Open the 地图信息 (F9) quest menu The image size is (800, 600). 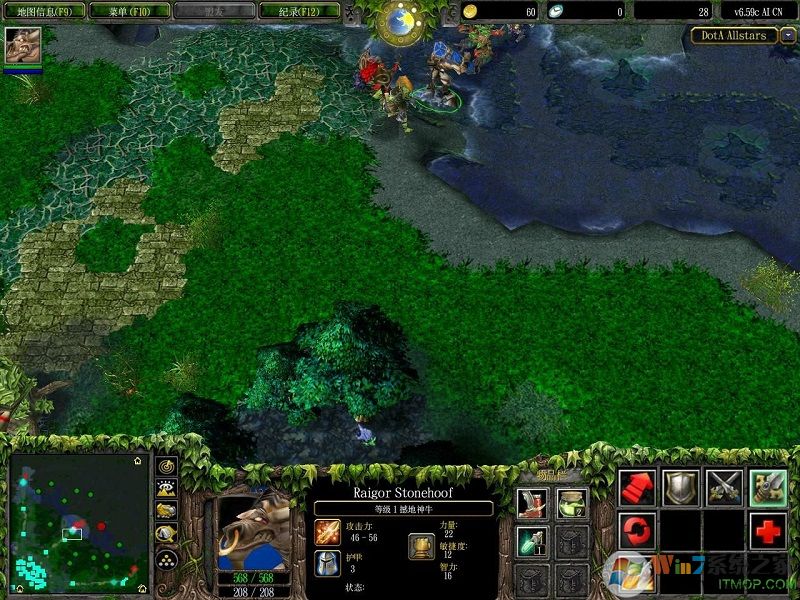click(42, 12)
